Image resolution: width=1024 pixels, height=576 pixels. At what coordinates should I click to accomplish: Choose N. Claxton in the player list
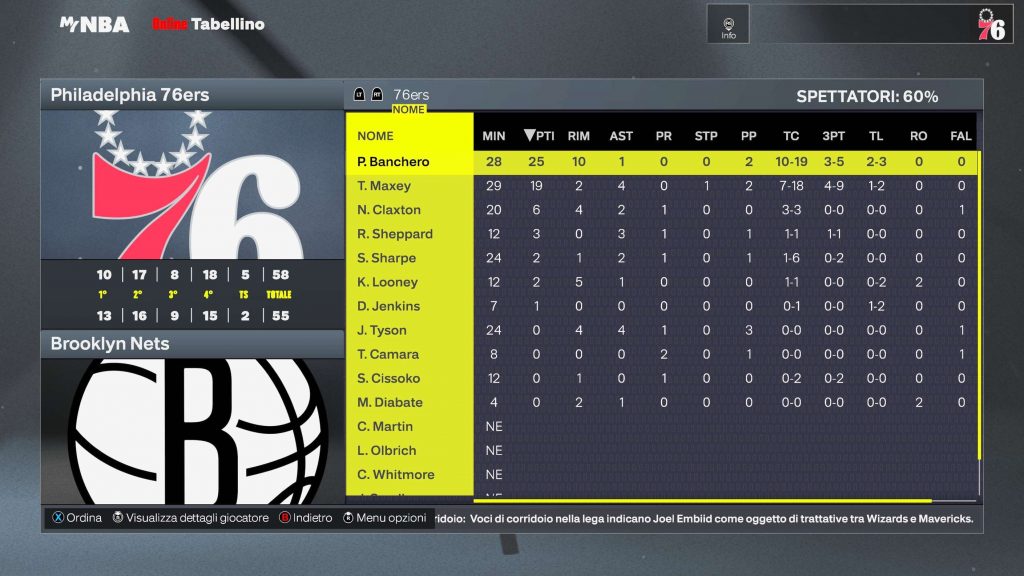tap(389, 210)
